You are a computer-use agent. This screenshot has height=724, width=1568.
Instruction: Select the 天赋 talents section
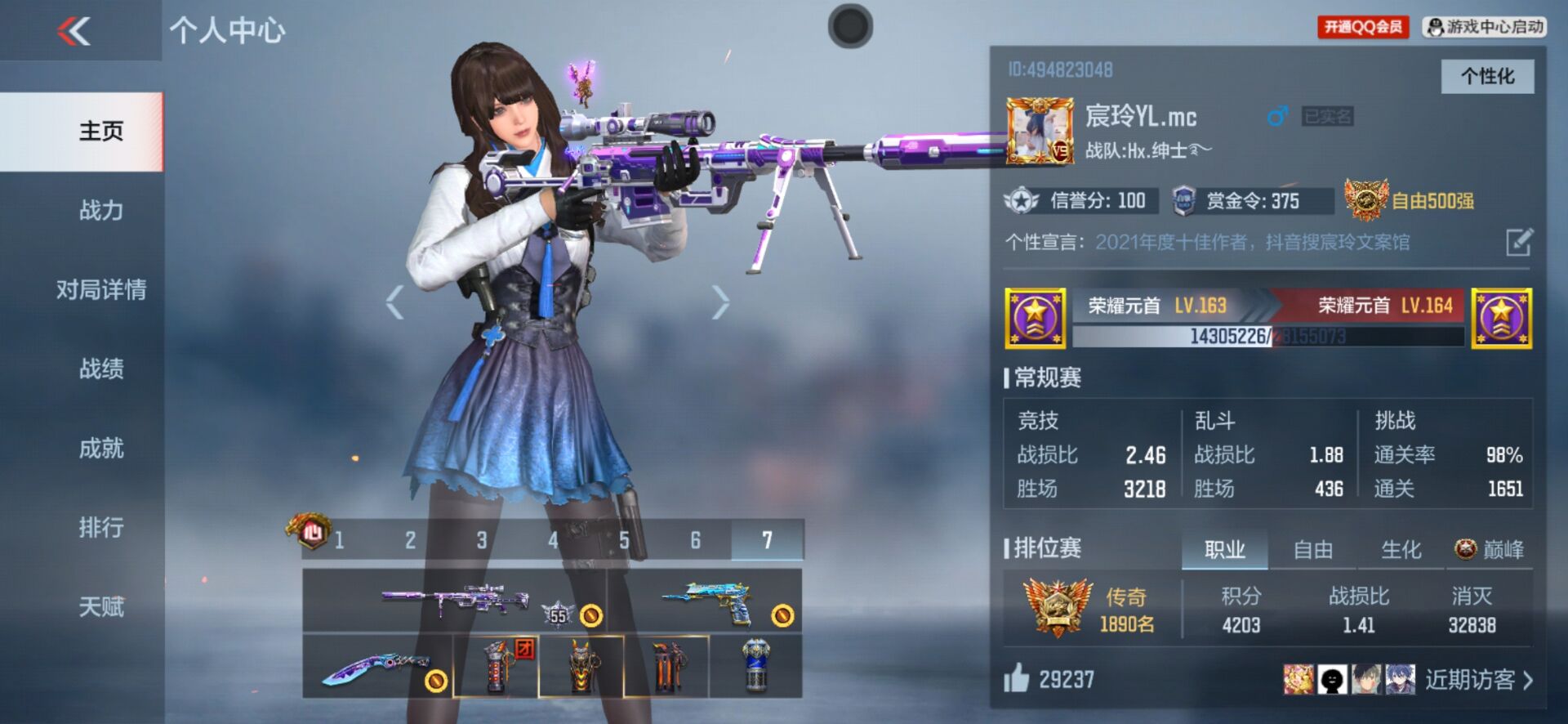(x=101, y=607)
